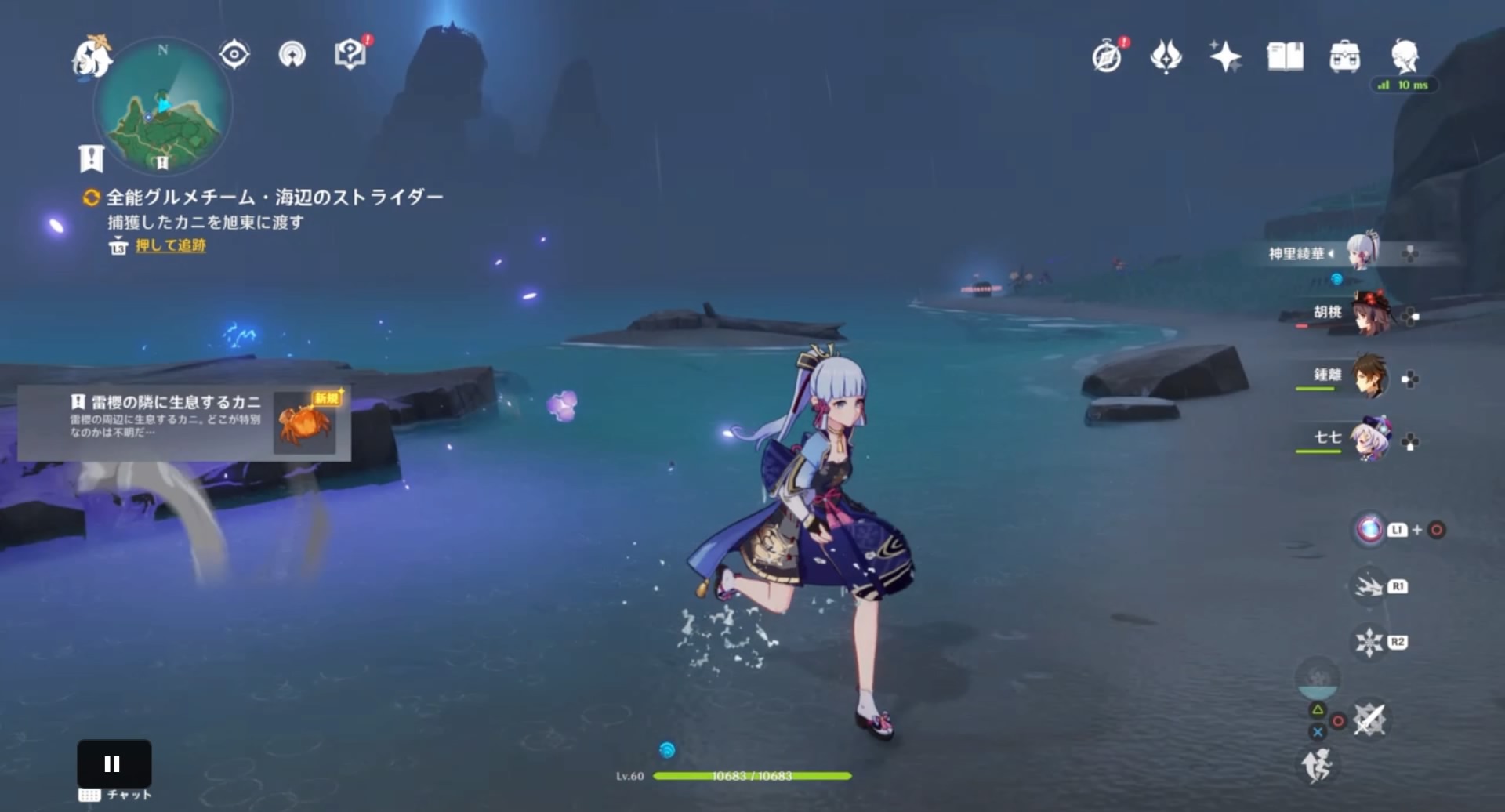Open the tutorial handbook question-mark icon
Image resolution: width=1505 pixels, height=812 pixels.
coord(350,53)
